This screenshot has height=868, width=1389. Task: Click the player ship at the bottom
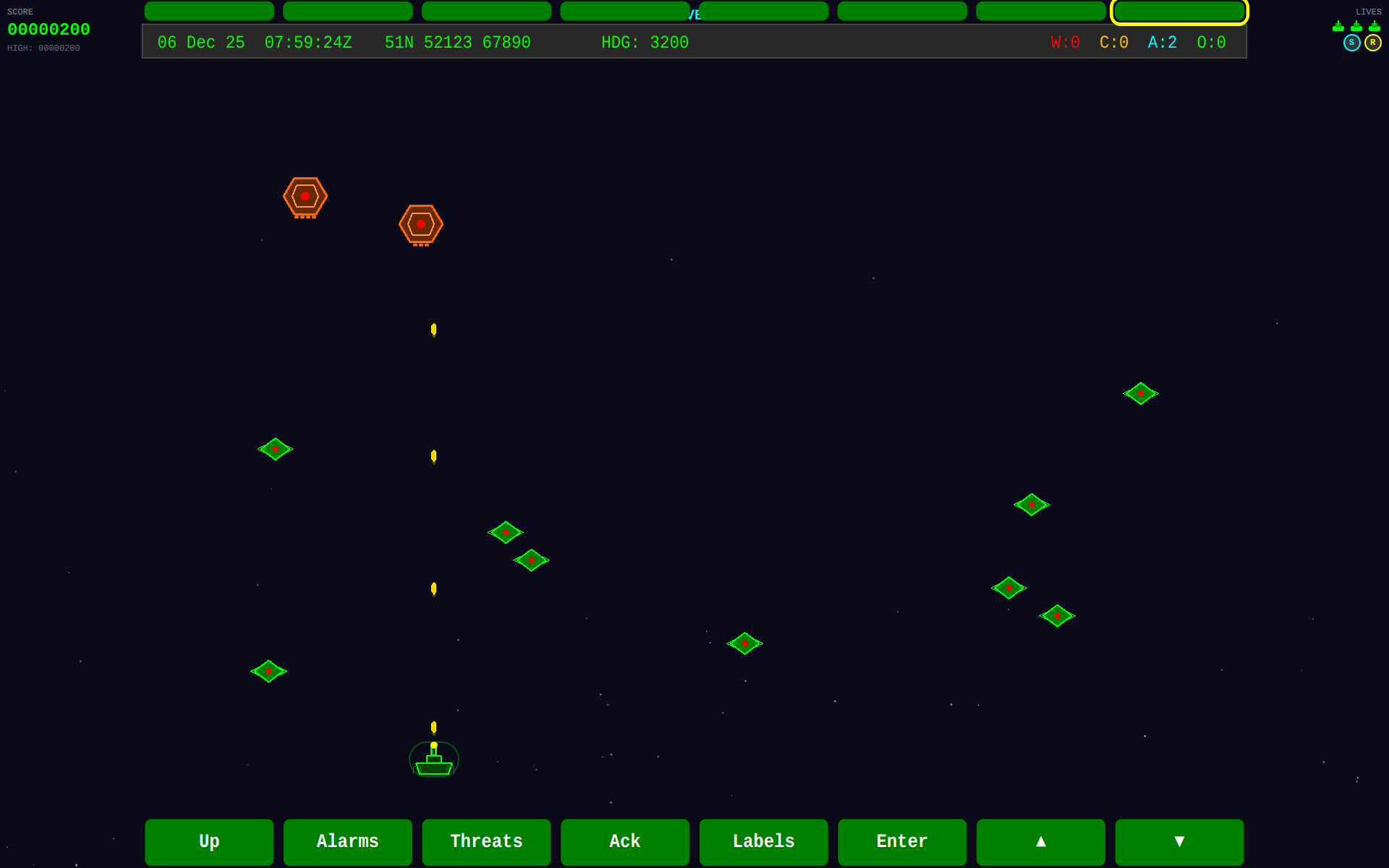tap(434, 759)
